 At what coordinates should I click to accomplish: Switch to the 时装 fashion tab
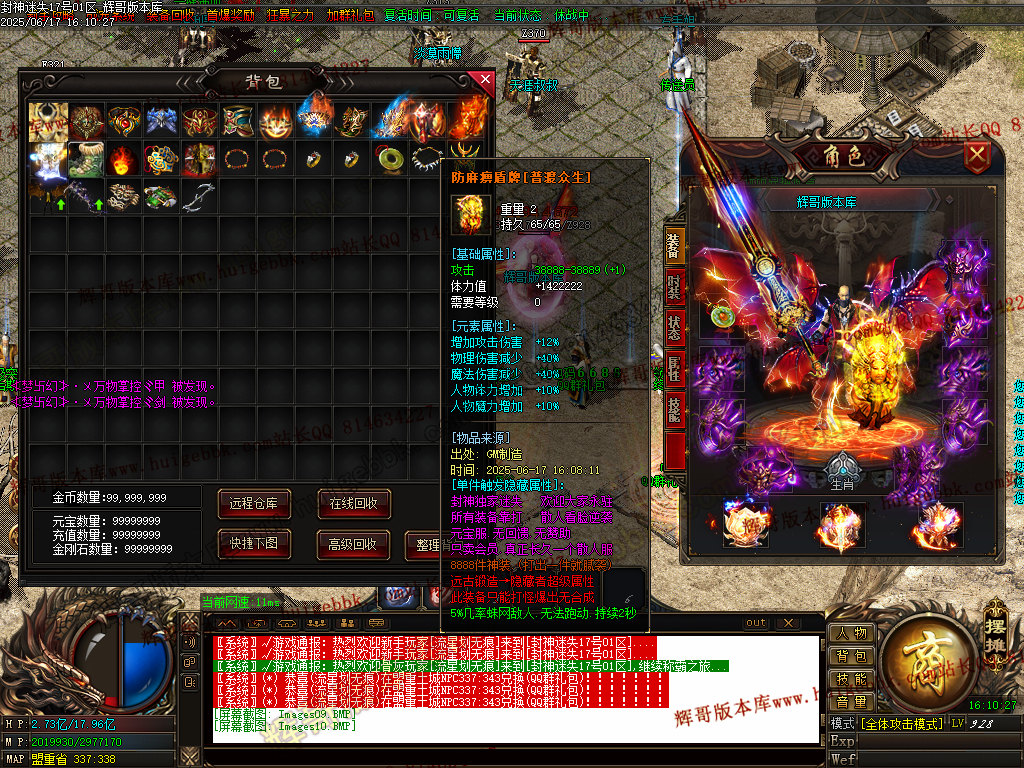pos(675,285)
